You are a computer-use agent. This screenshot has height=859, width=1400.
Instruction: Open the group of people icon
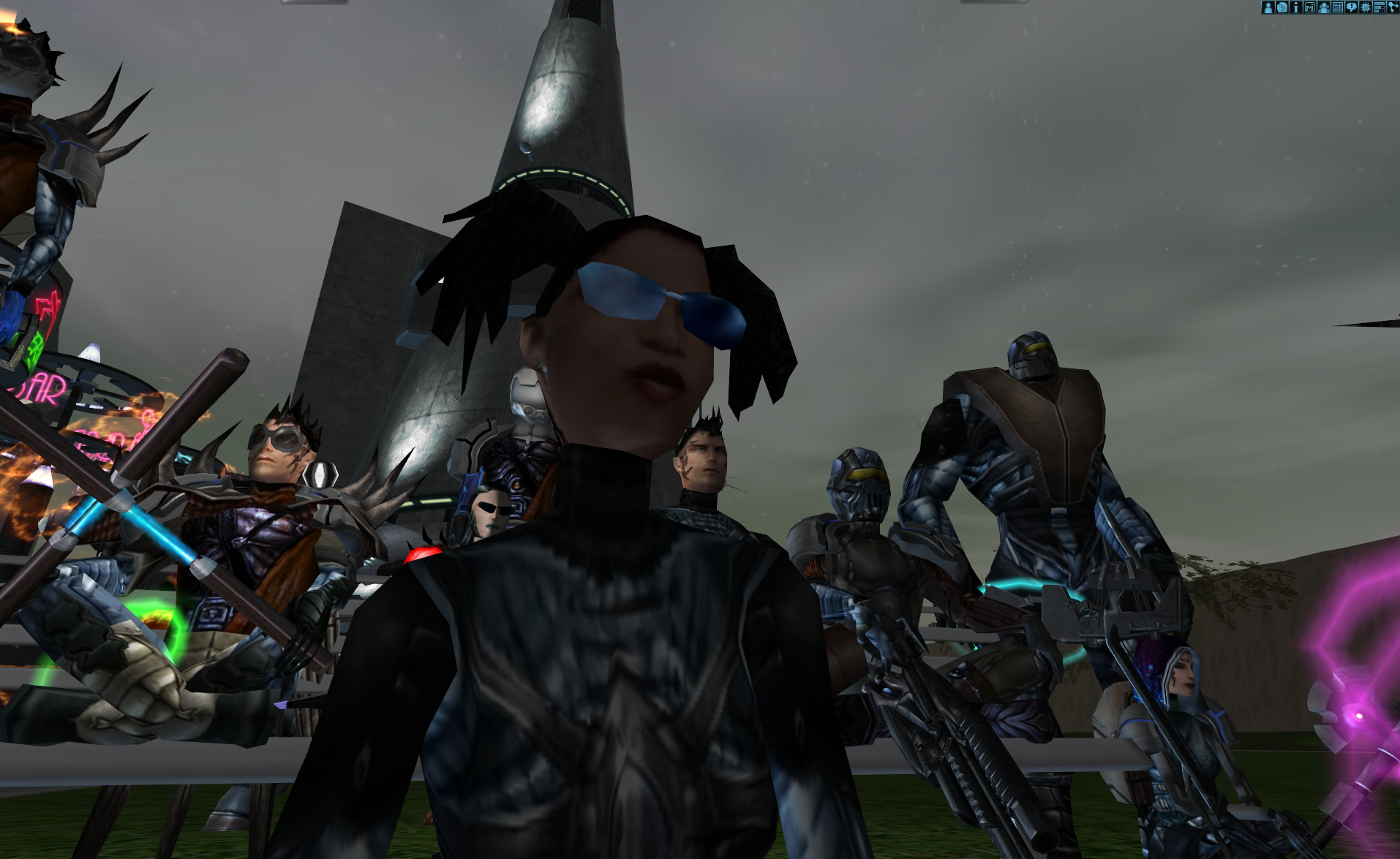point(1323,7)
